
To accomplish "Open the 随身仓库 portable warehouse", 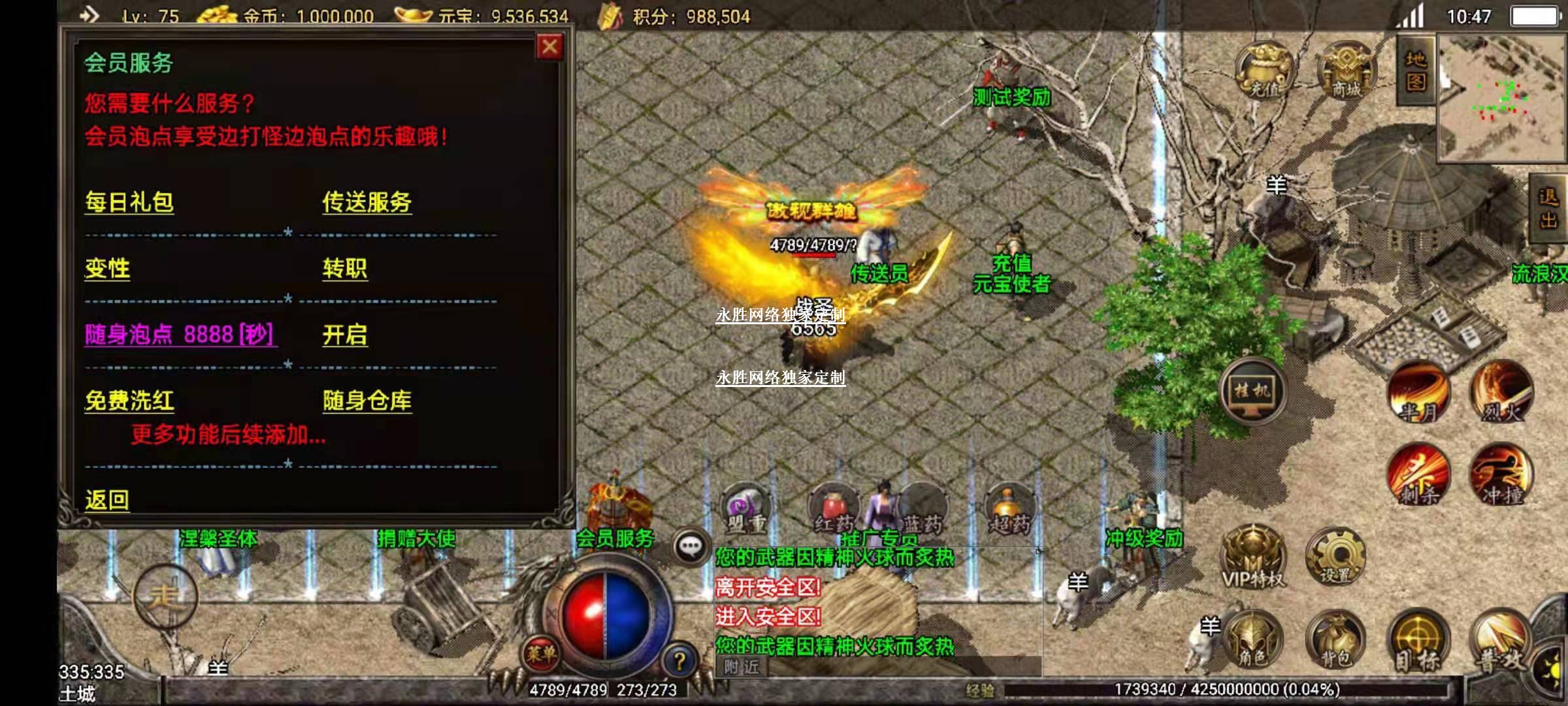I will (x=367, y=401).
